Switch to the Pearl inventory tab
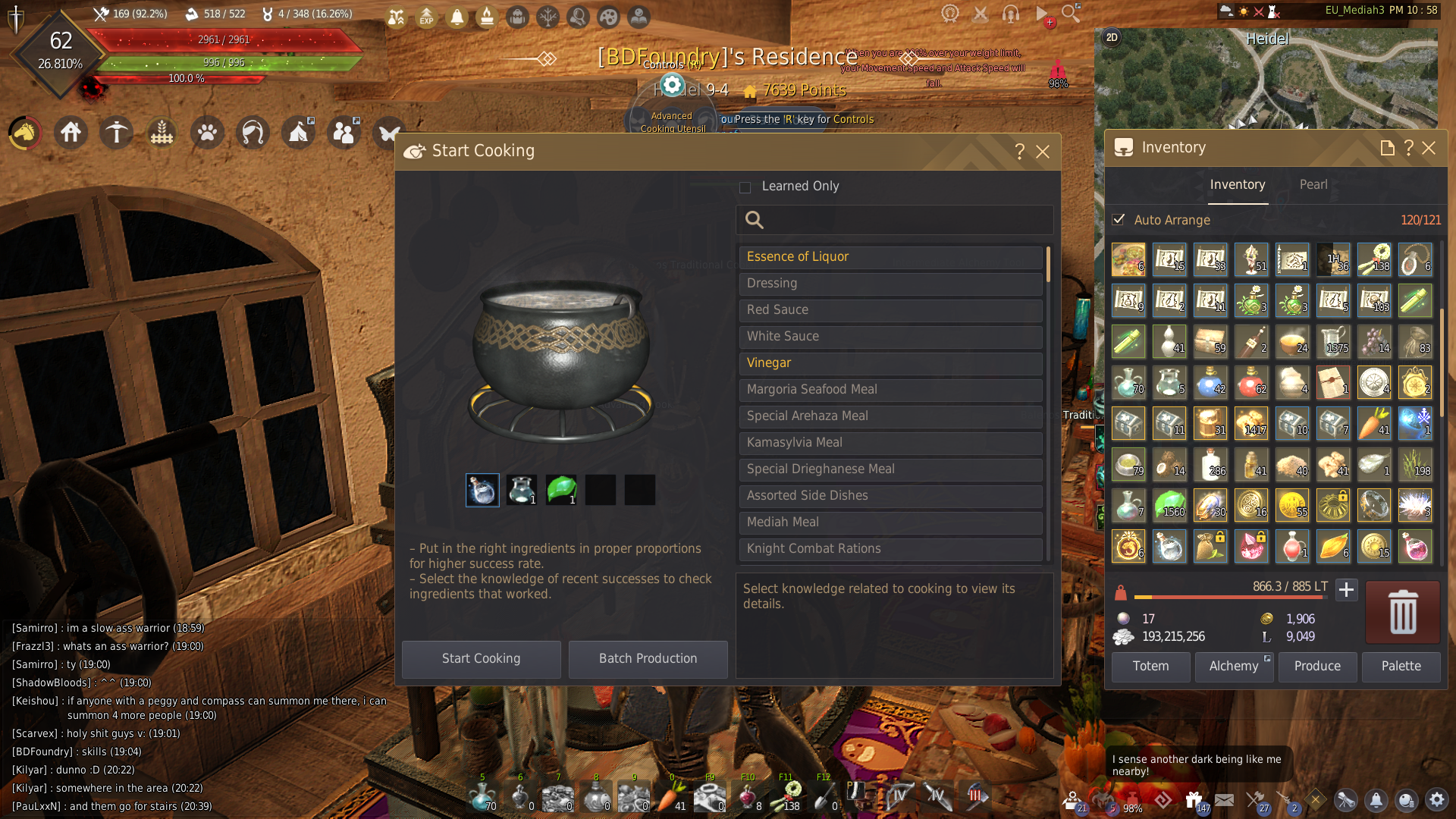This screenshot has height=819, width=1456. coord(1313,185)
